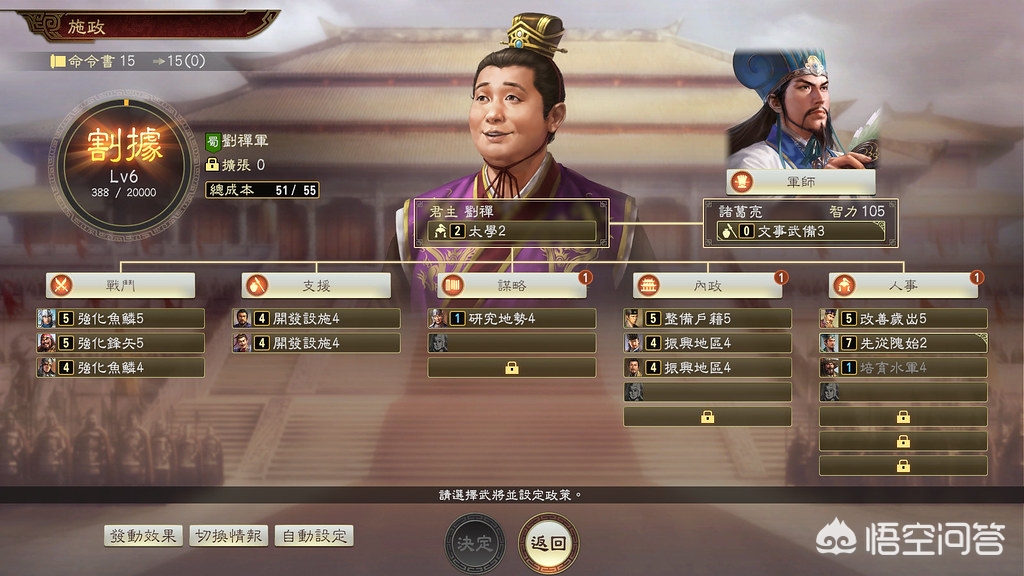Confirm with the 決定 button
Image resolution: width=1024 pixels, height=576 pixels.
pyautogui.click(x=475, y=543)
